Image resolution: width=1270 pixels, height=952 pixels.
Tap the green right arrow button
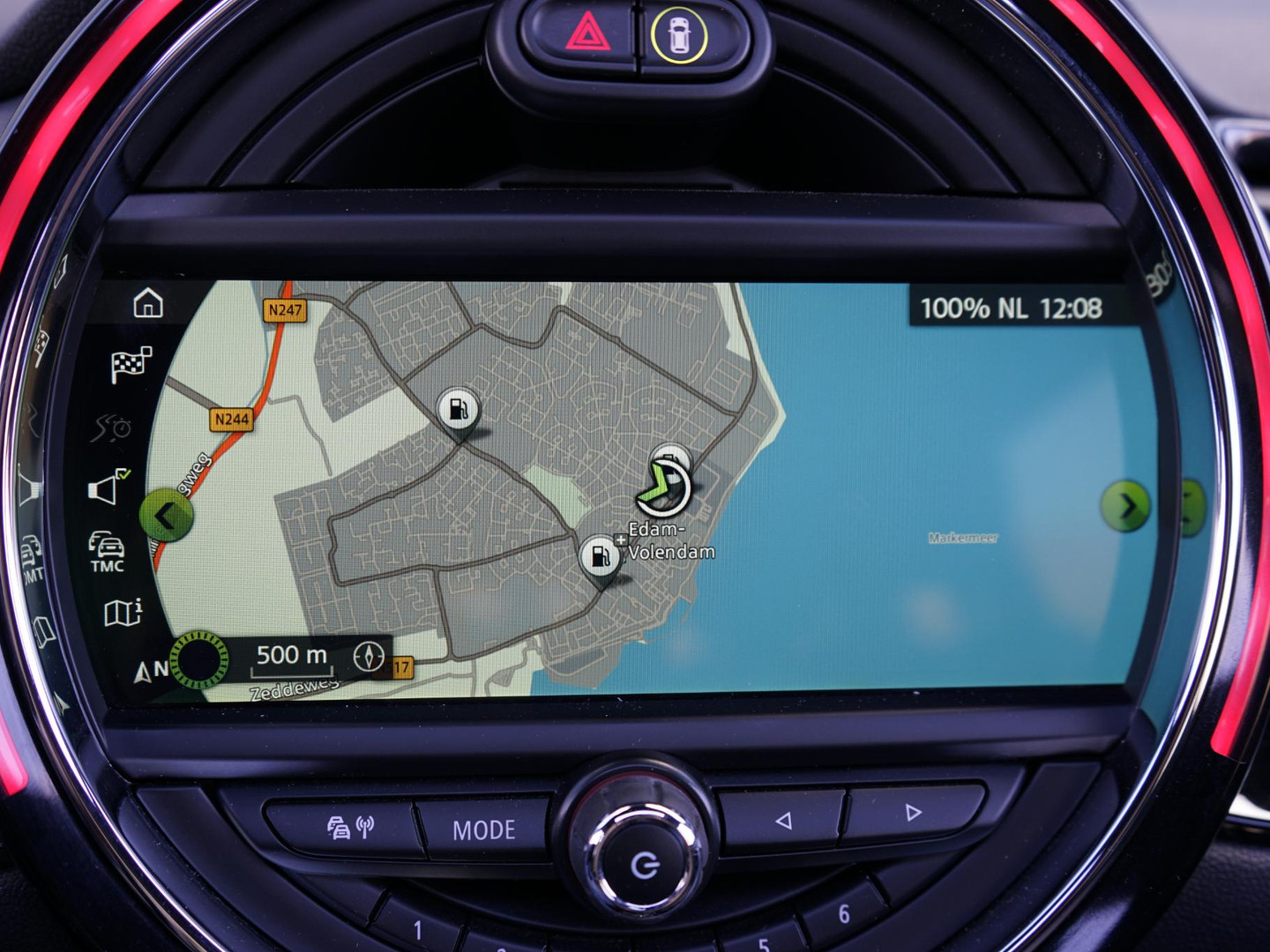pyautogui.click(x=1125, y=507)
